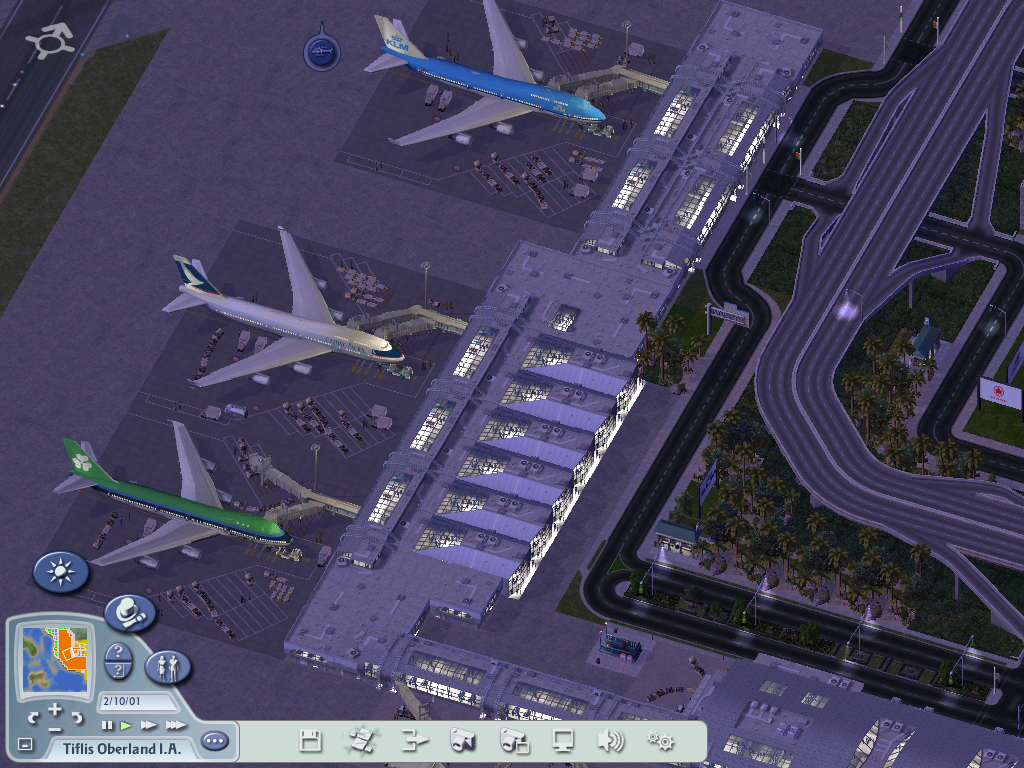Collapse the control panel with minimize button
The width and height of the screenshot is (1024, 768).
click(x=25, y=745)
